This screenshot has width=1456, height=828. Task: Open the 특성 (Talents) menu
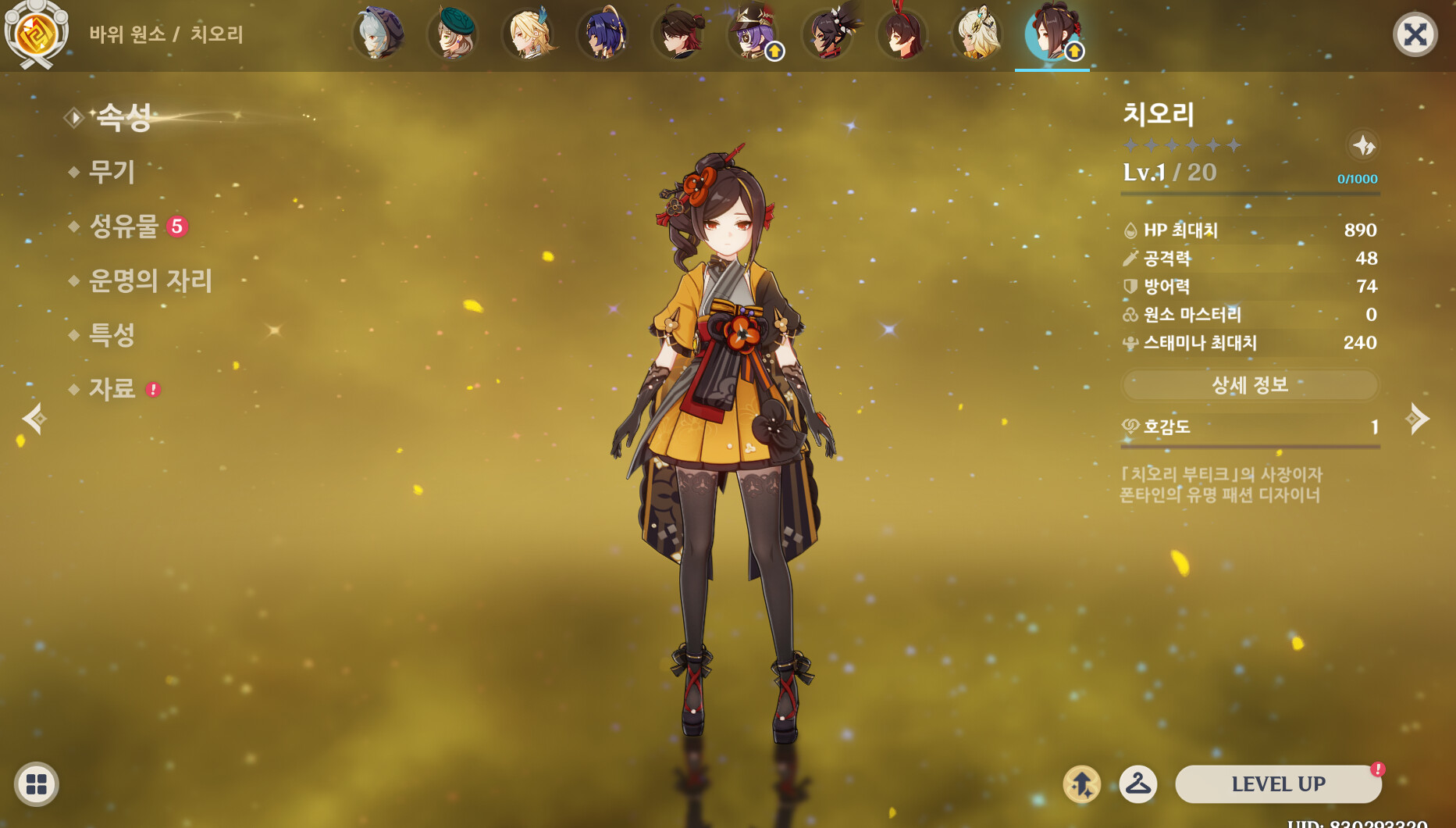click(x=112, y=335)
